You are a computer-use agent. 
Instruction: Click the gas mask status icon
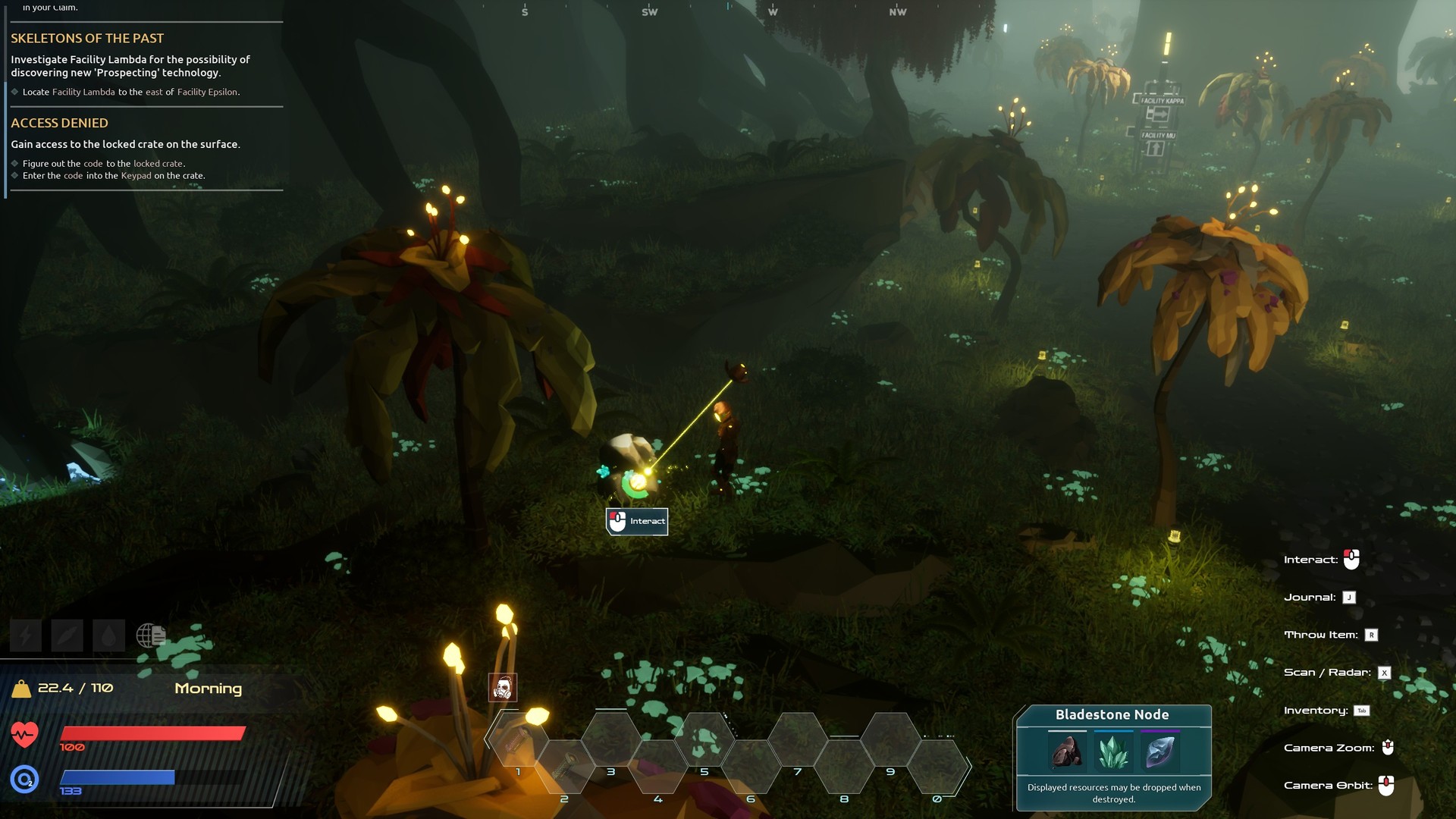[503, 688]
